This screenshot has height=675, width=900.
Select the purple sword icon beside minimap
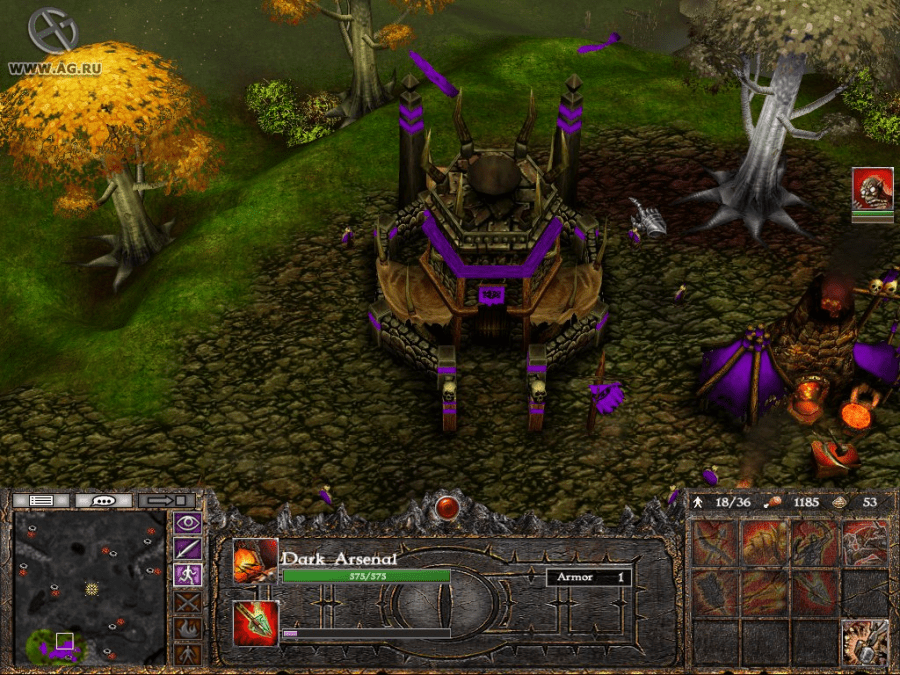[188, 548]
